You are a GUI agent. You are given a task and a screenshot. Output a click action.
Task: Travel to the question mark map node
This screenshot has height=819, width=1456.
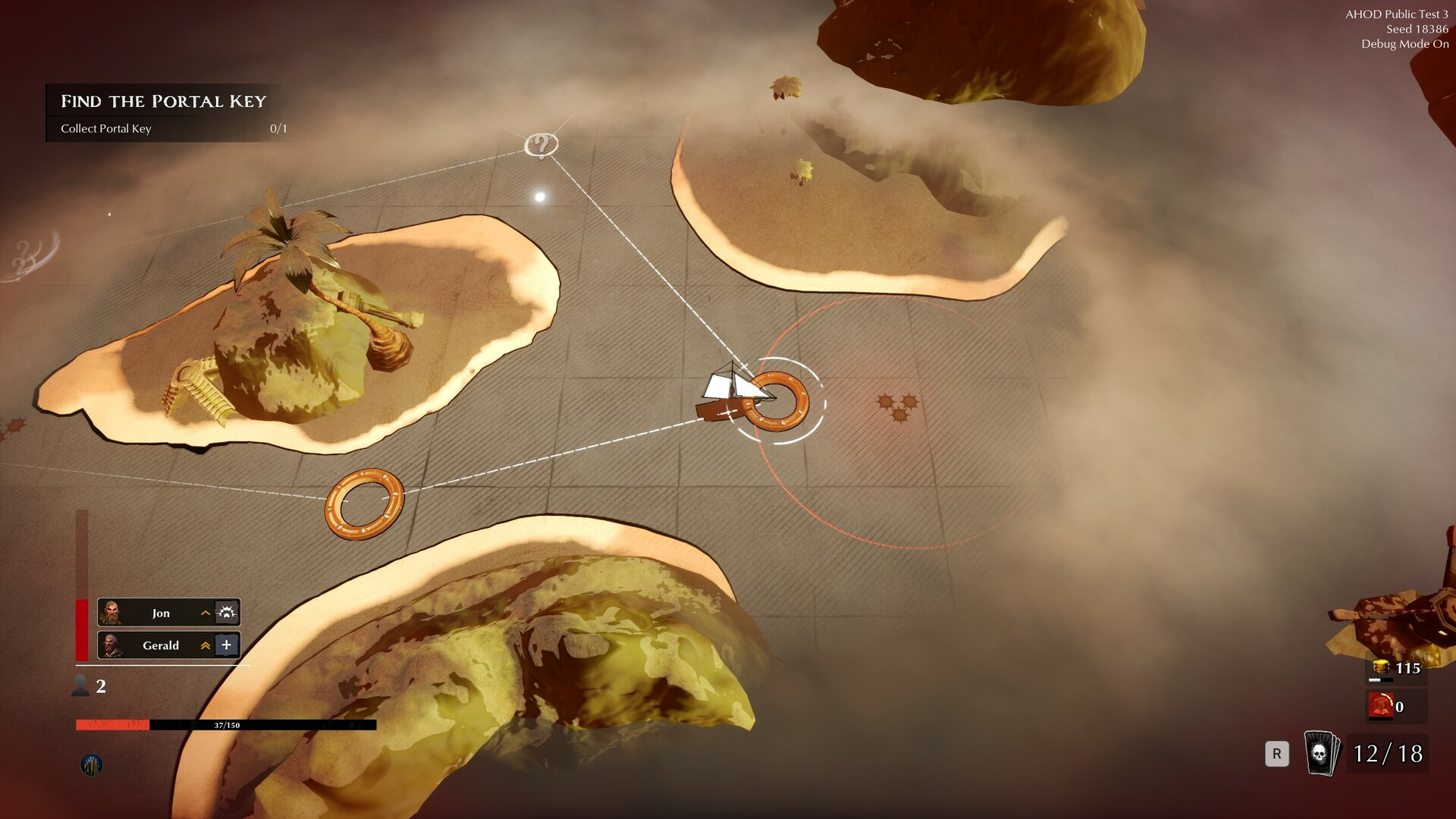pyautogui.click(x=541, y=144)
